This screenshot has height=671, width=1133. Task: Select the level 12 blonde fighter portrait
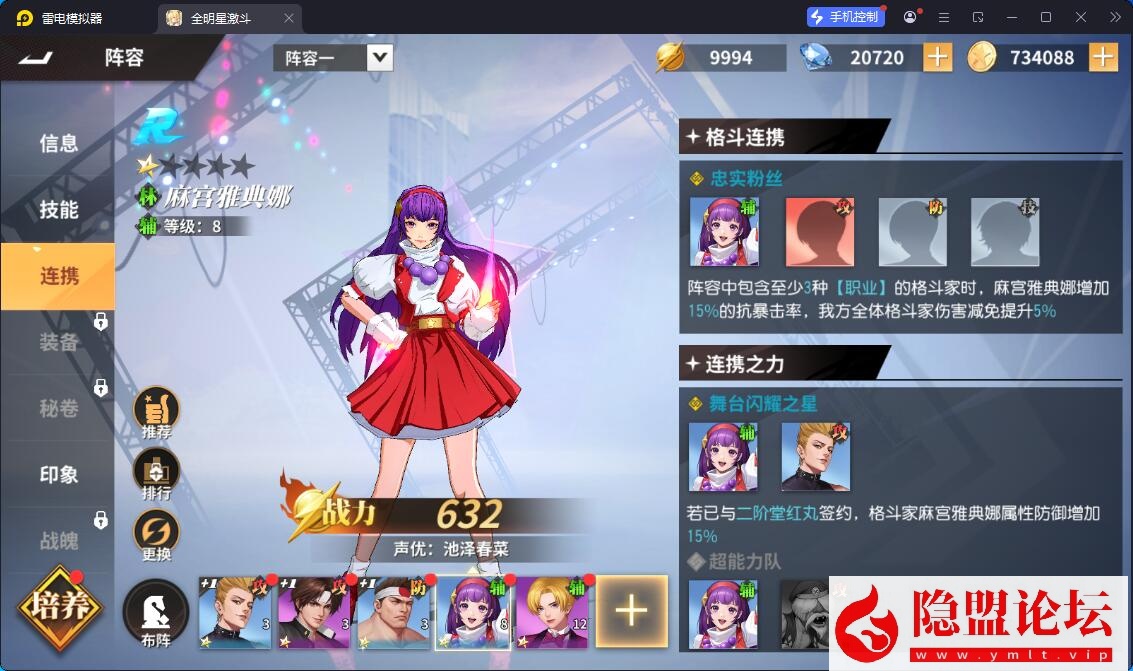(x=551, y=611)
